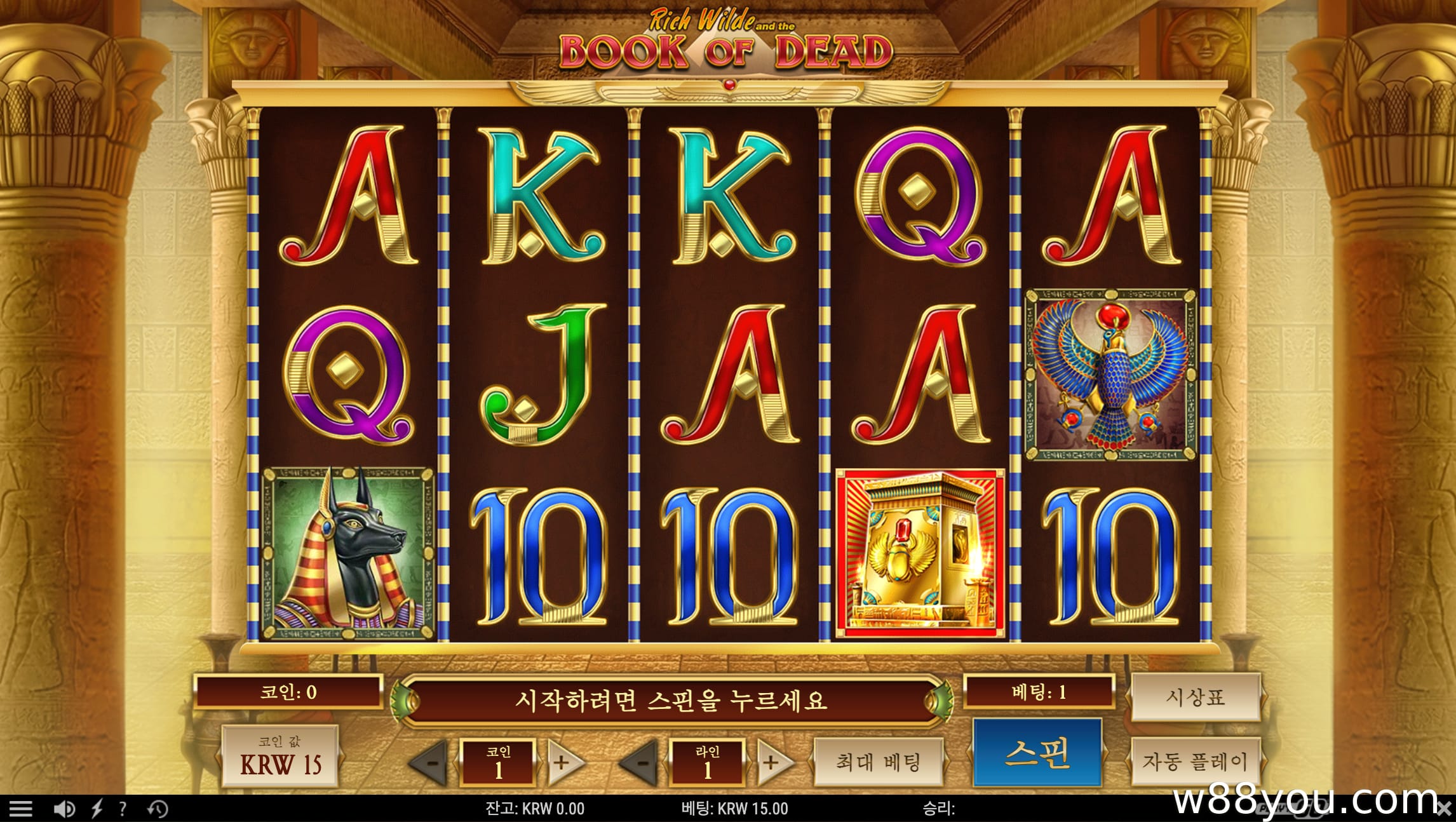The height and width of the screenshot is (822, 1456).
Task: Change the 코인 값 KRW 15 coin value
Action: click(280, 757)
